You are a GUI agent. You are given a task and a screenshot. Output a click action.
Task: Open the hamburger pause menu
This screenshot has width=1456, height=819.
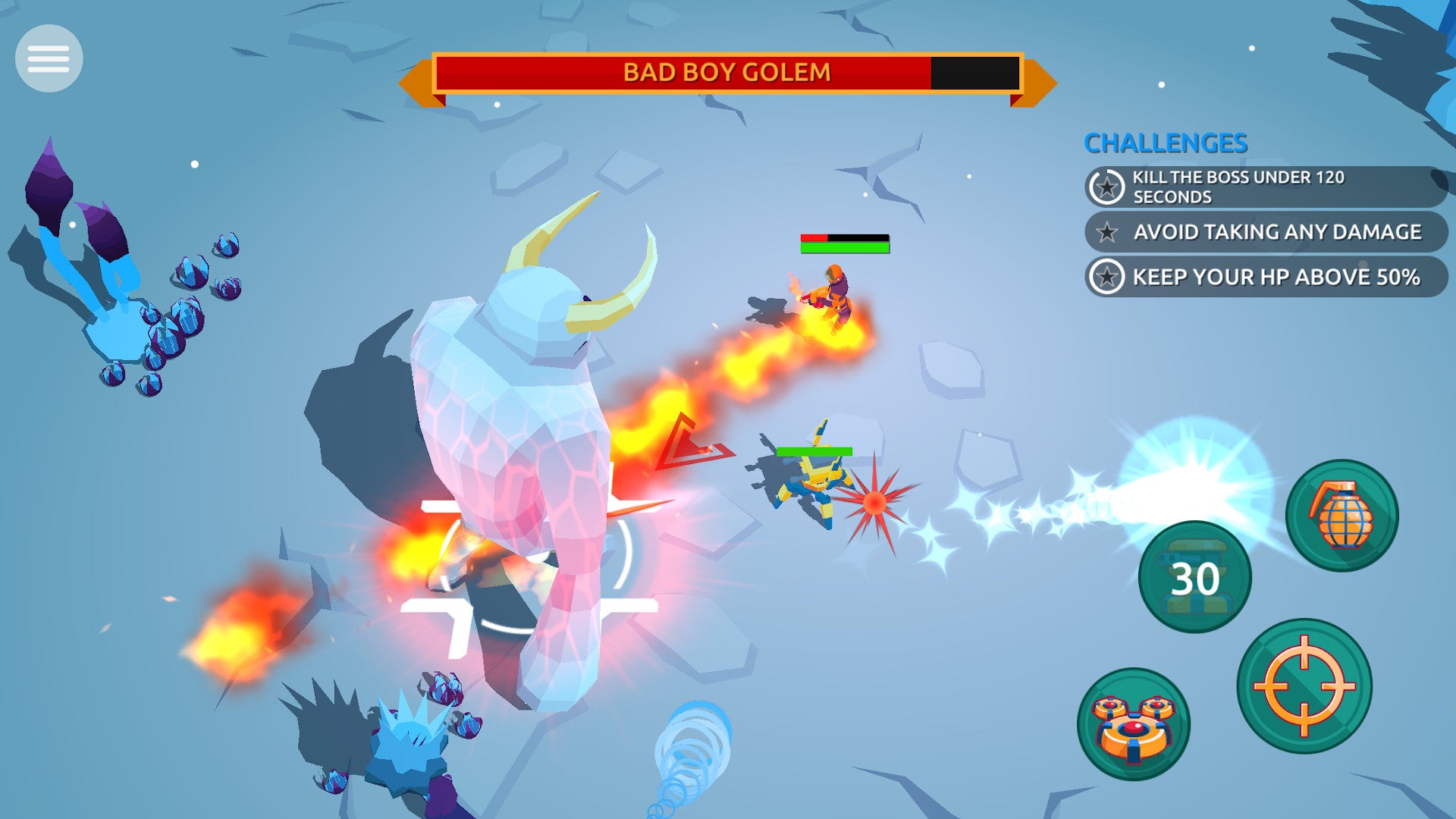[x=49, y=58]
